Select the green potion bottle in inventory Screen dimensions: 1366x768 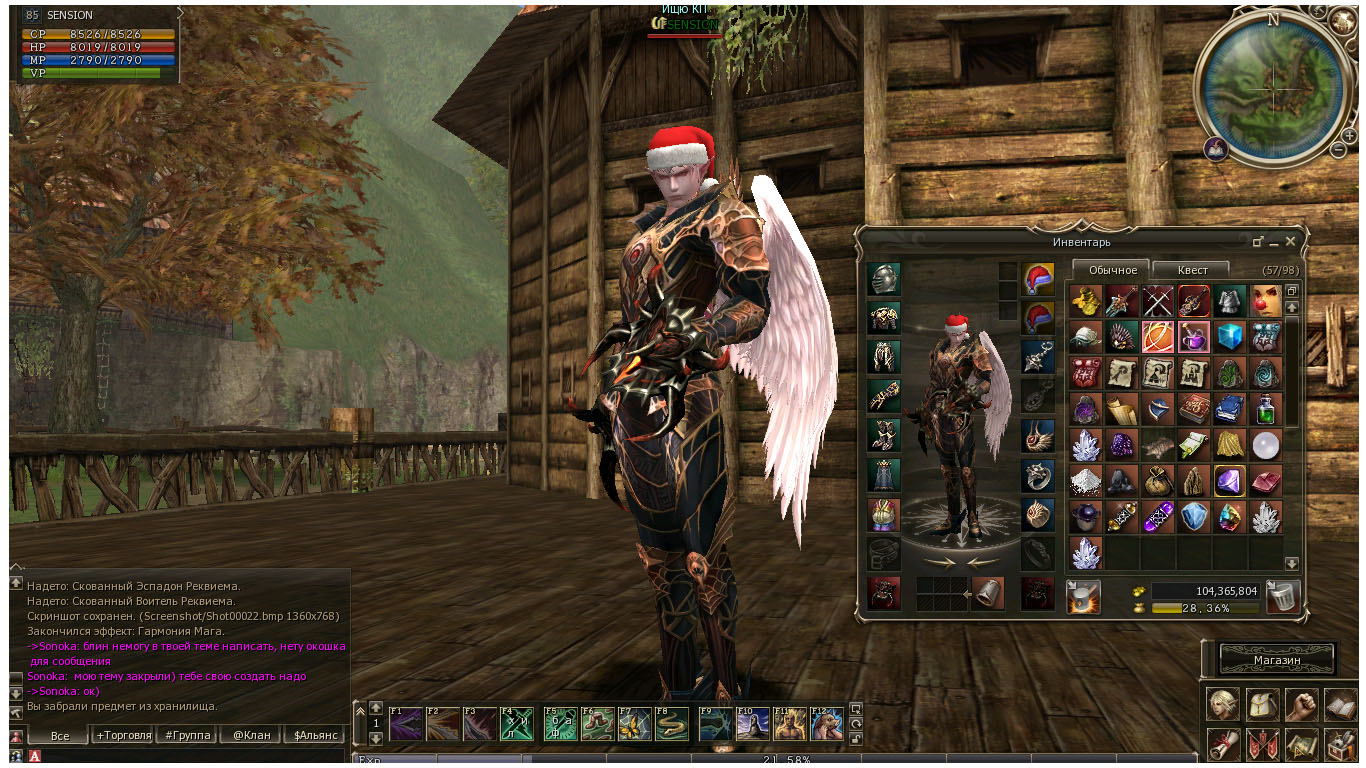click(x=1265, y=409)
